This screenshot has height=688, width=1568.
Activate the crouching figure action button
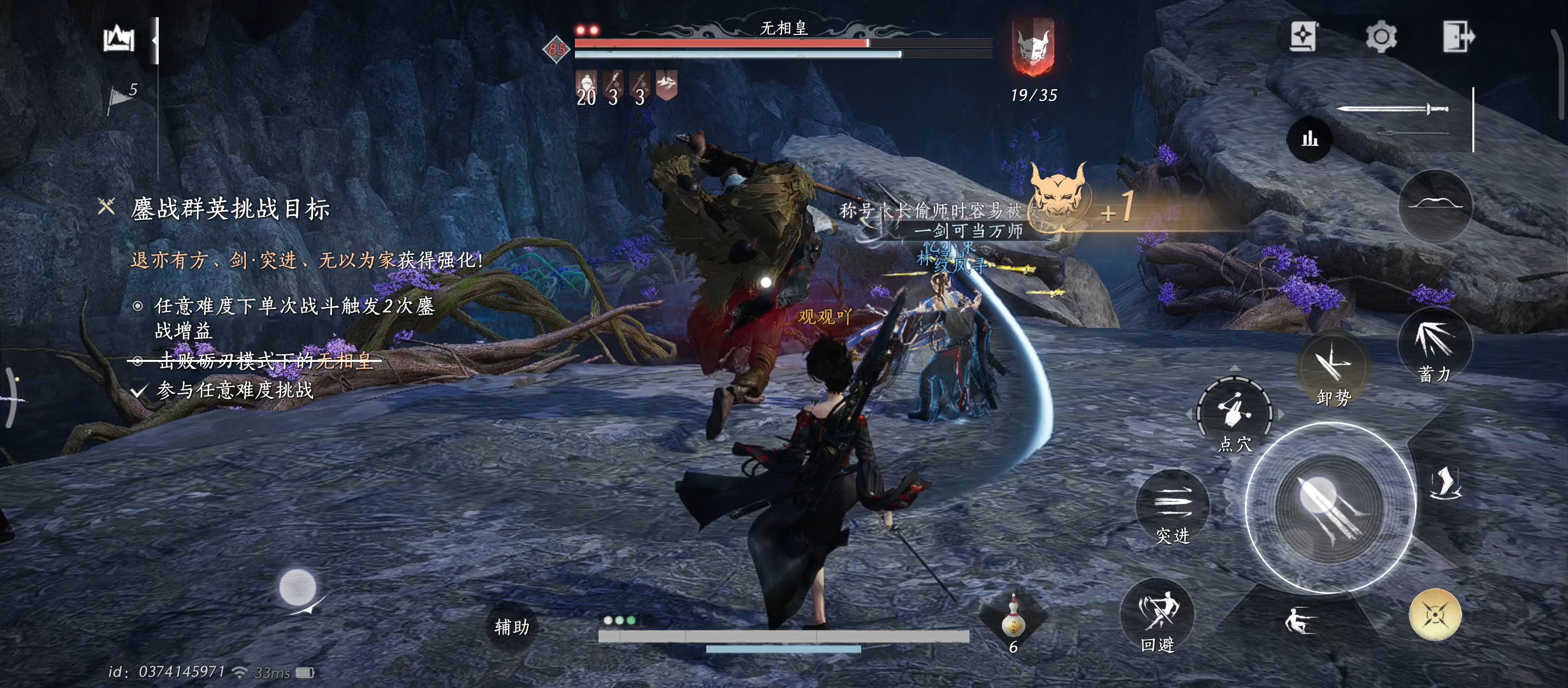[1298, 621]
